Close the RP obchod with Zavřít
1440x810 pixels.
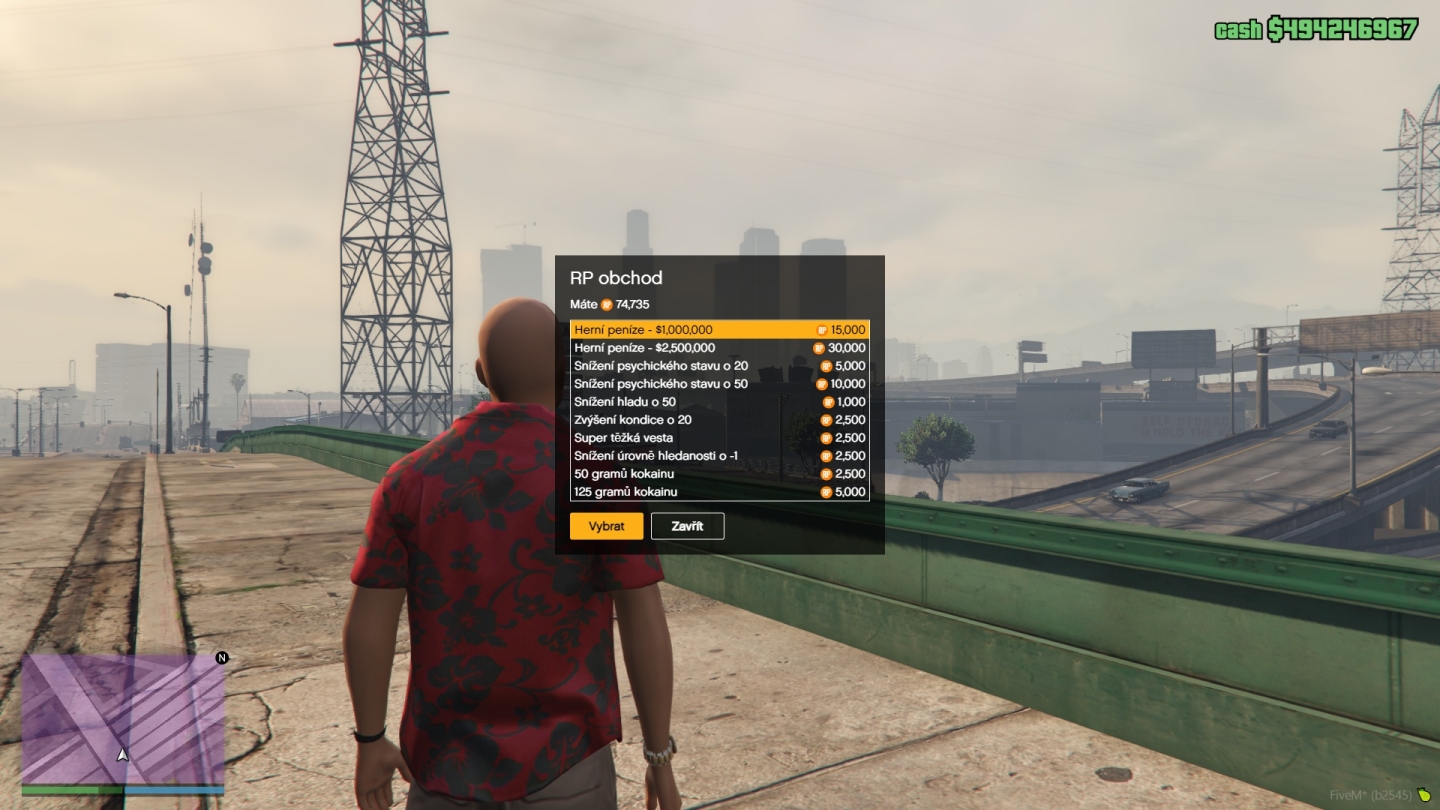click(x=687, y=526)
